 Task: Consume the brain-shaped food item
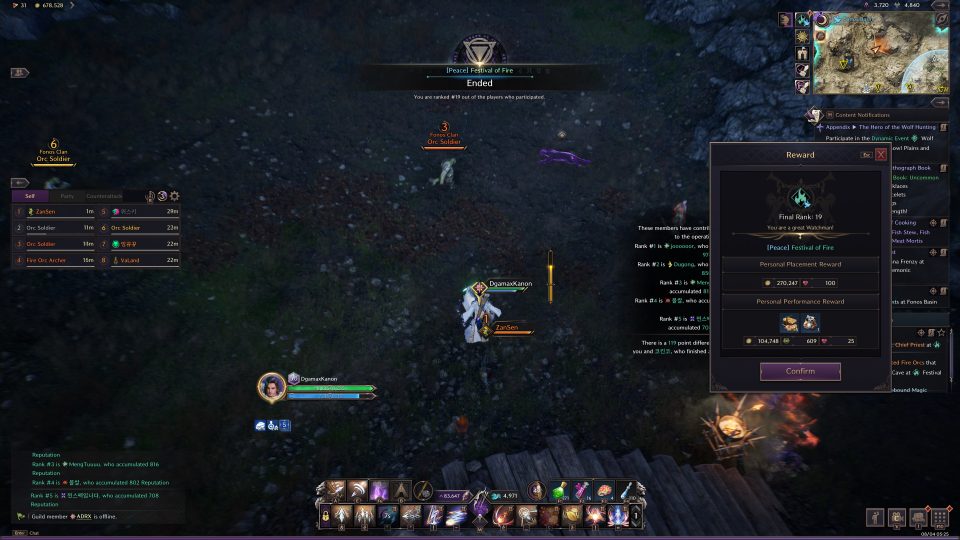click(x=607, y=490)
